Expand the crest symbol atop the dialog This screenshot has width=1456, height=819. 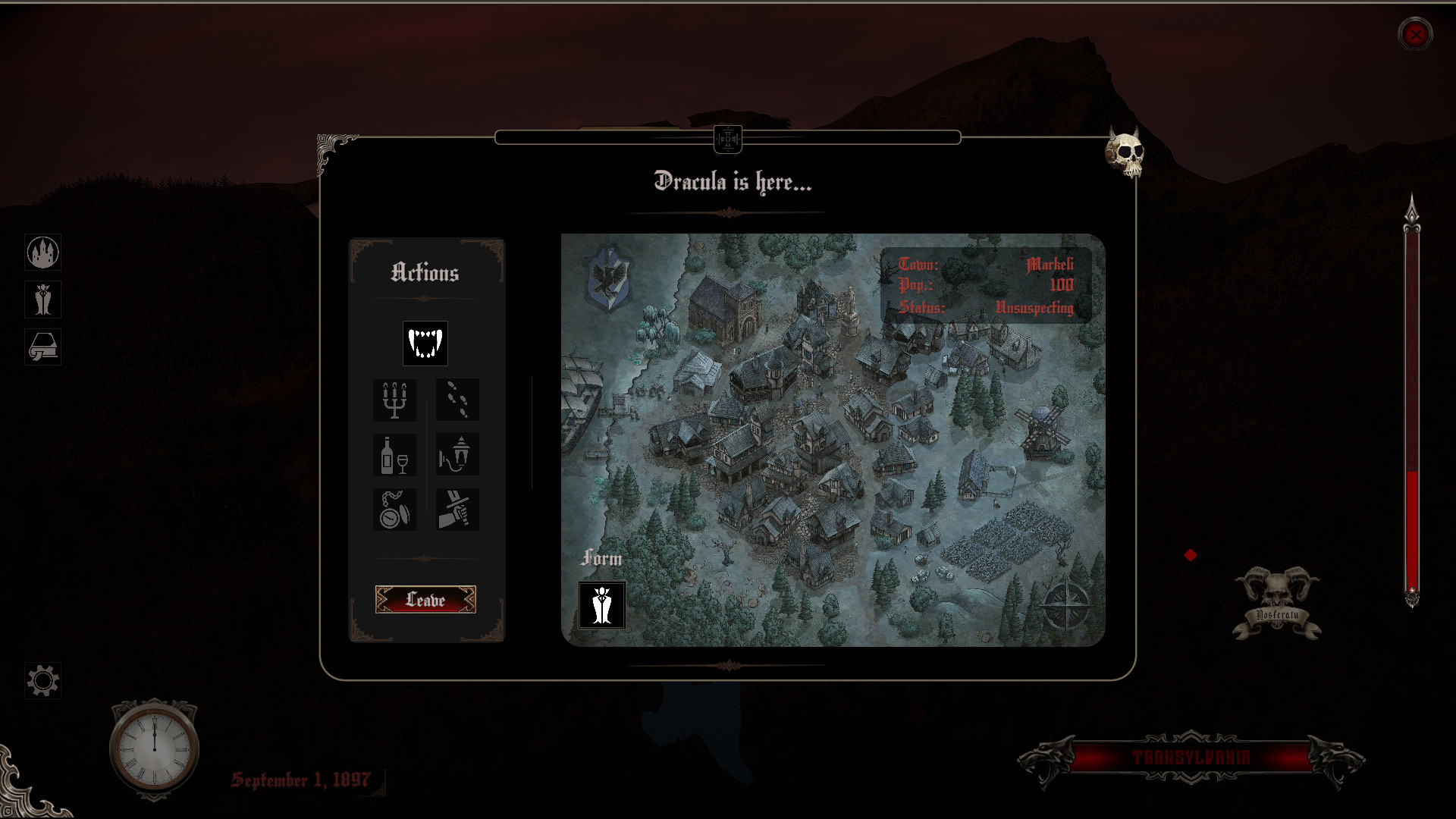727,139
